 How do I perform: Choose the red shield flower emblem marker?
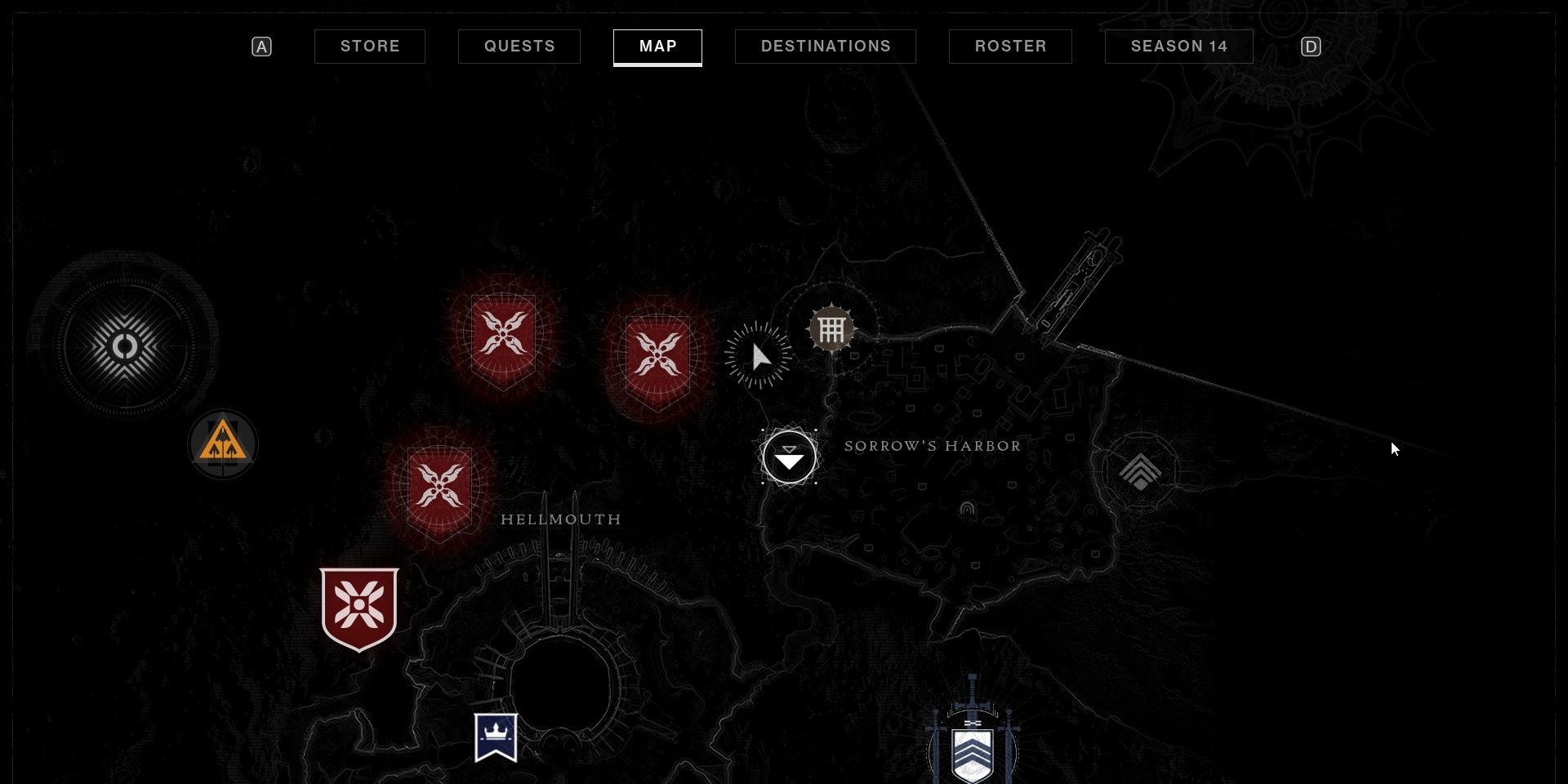(359, 608)
